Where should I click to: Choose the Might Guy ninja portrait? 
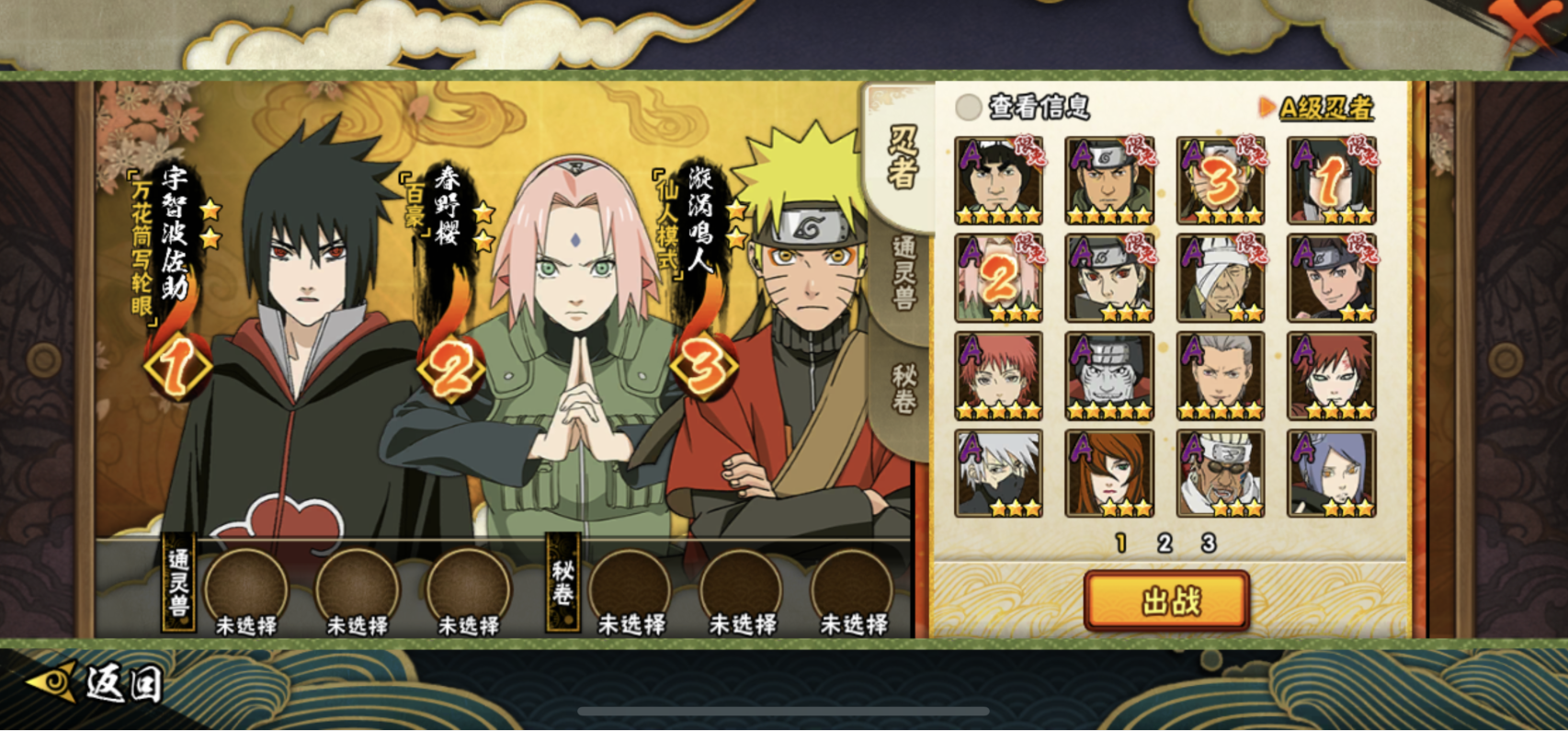998,181
